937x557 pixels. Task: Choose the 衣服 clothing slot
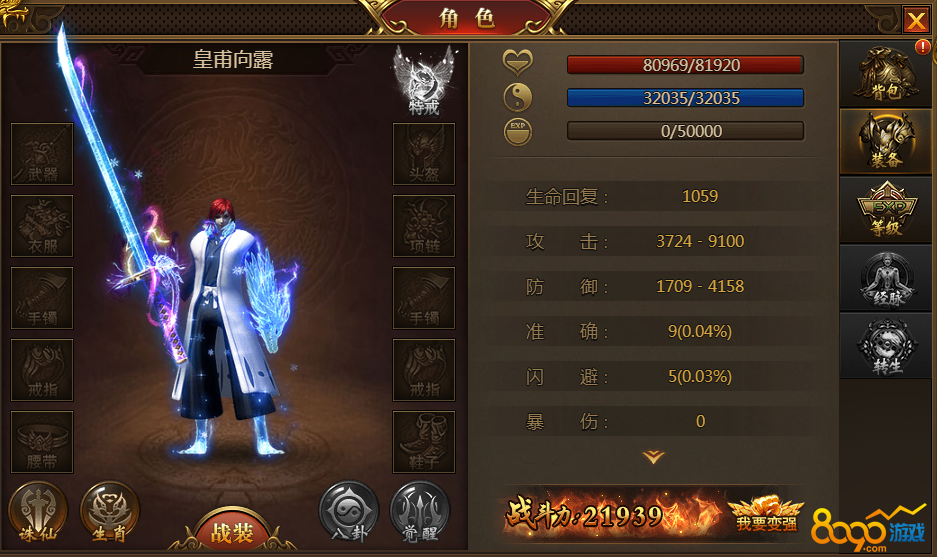[x=42, y=226]
